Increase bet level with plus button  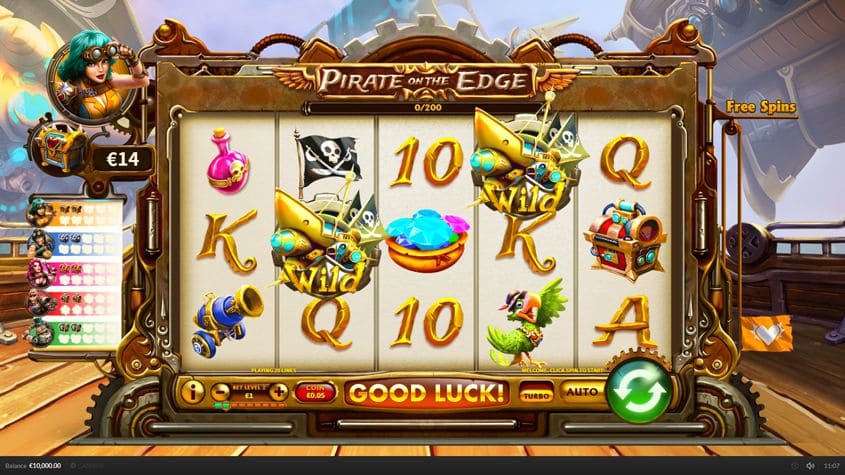point(278,392)
